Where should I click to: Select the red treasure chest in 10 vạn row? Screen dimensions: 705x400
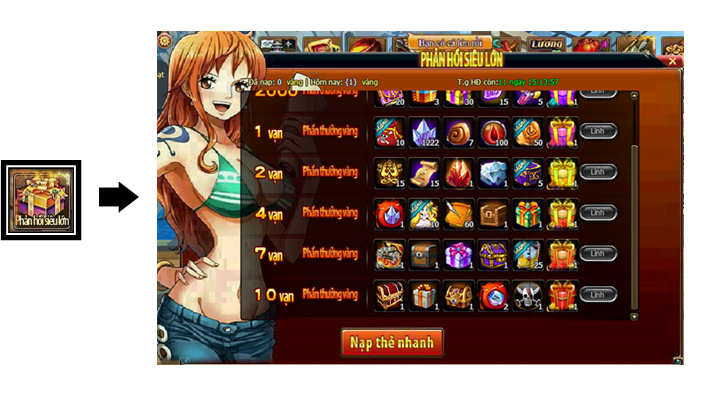pos(389,295)
